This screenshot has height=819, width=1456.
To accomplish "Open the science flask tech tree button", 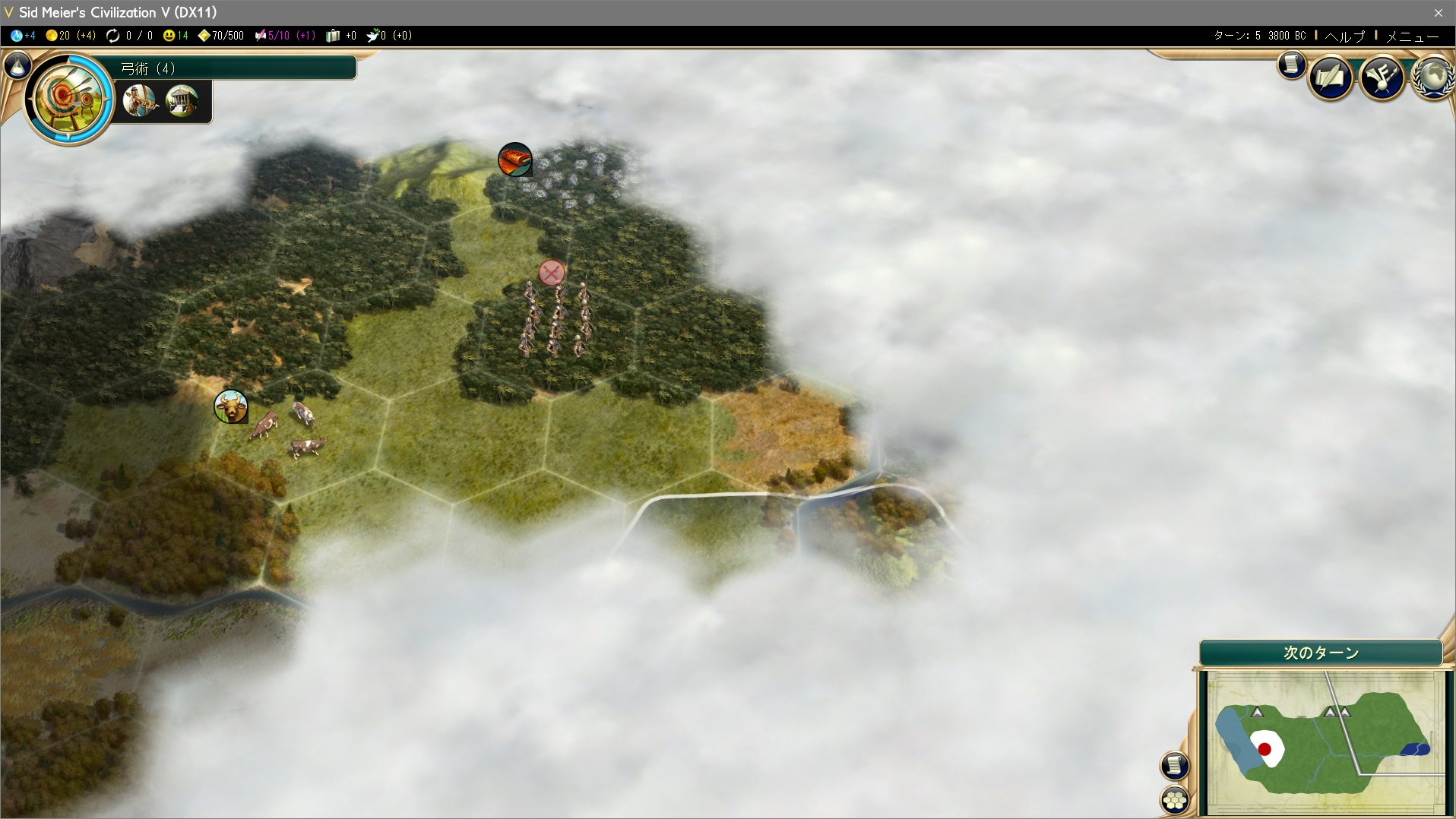I will point(17,67).
